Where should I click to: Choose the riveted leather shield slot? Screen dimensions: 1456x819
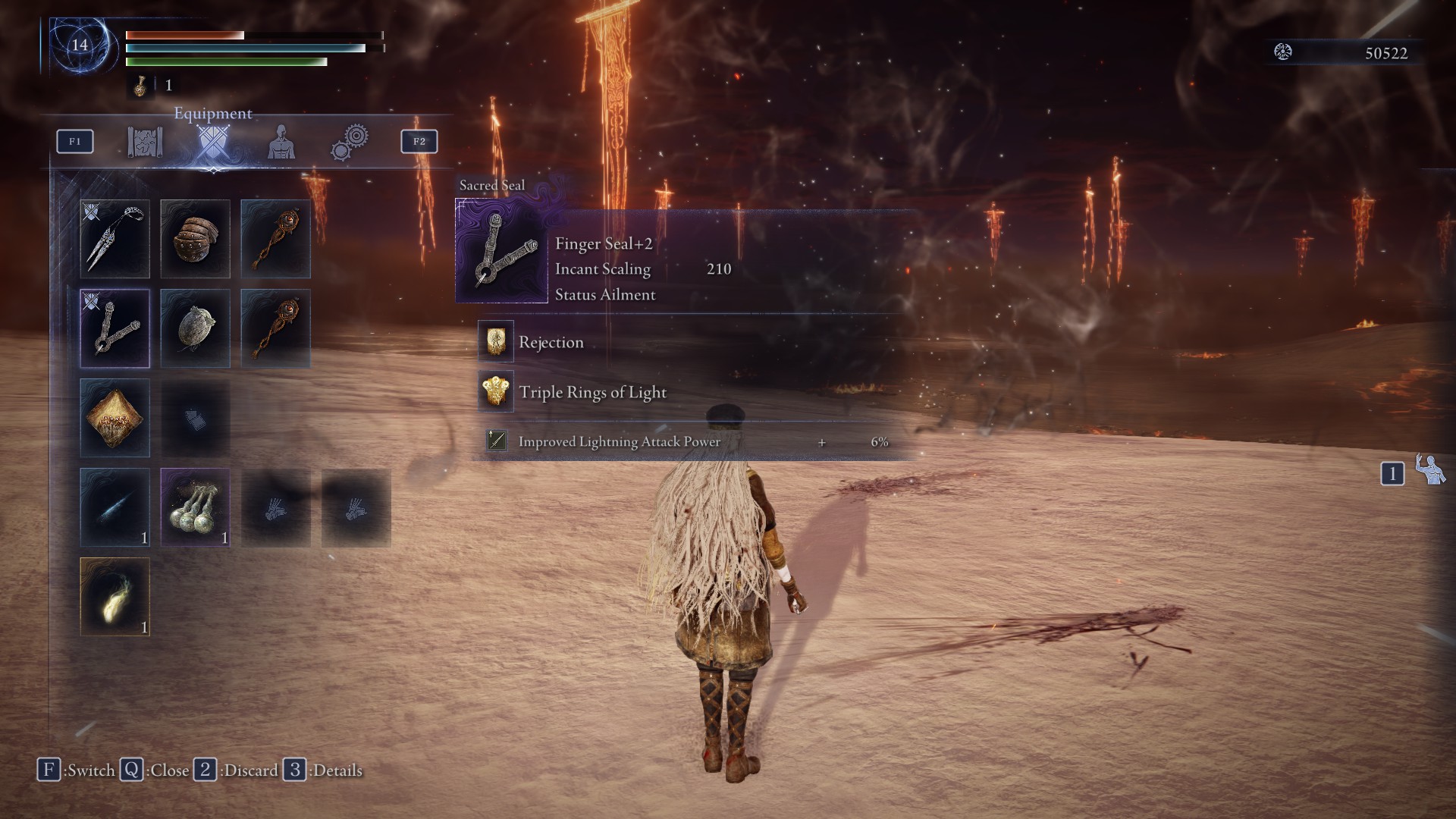[196, 239]
